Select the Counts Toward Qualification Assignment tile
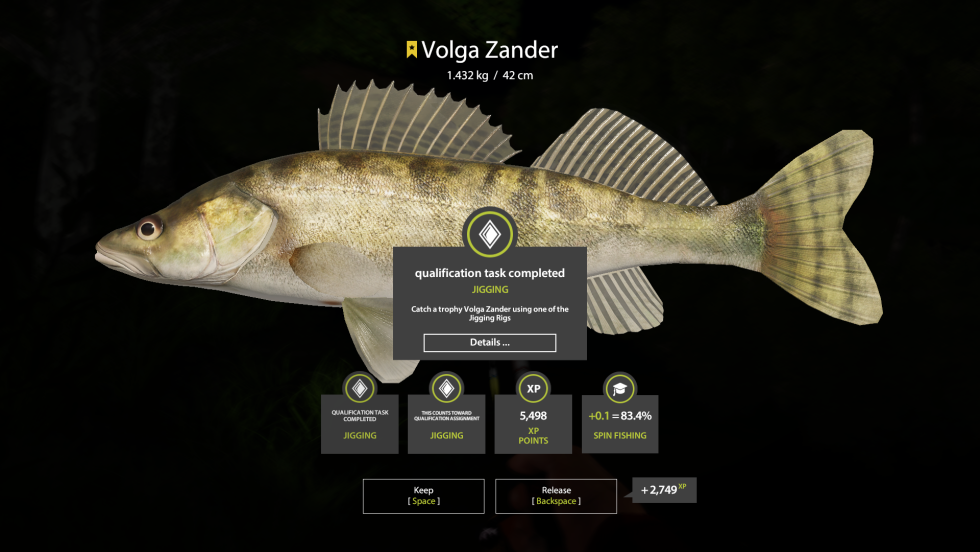This screenshot has width=980, height=552. coord(446,423)
